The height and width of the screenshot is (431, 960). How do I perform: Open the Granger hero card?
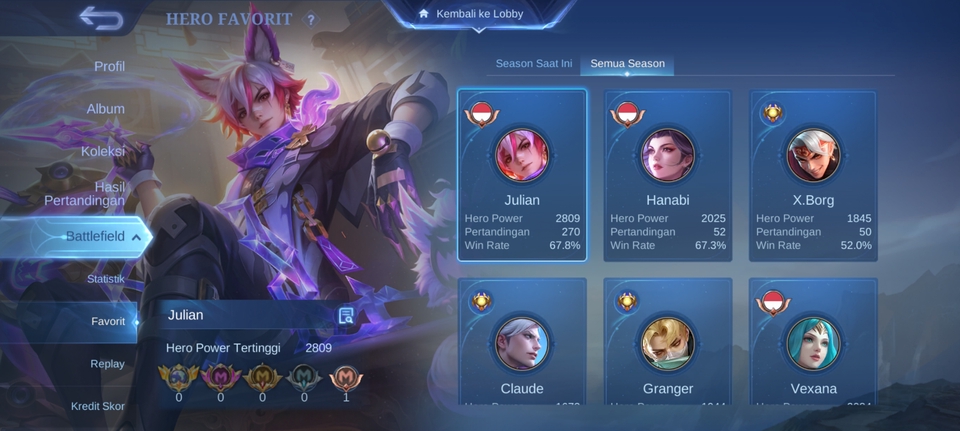coord(668,343)
